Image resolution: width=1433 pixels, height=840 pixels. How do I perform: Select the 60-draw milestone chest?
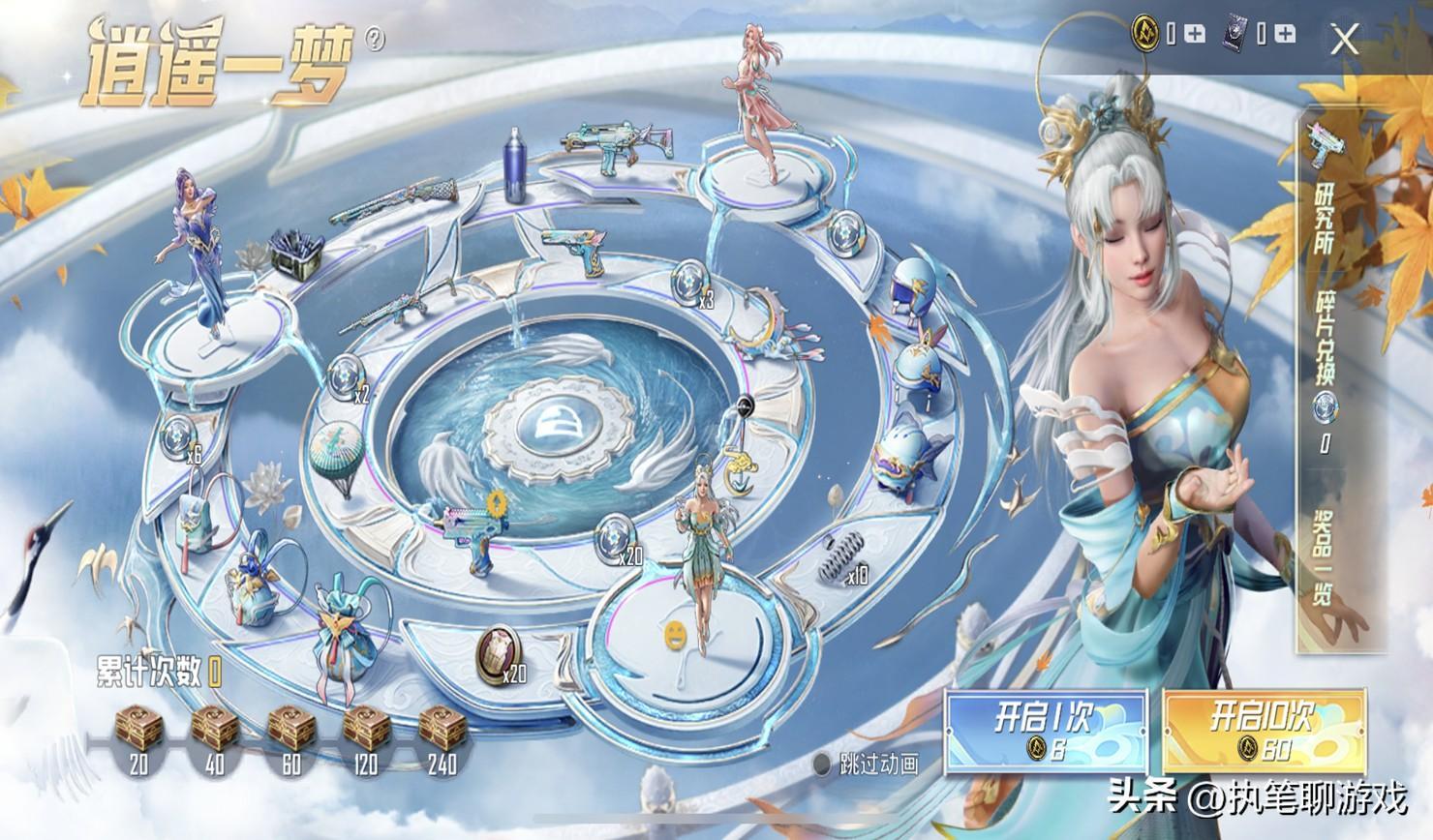point(290,731)
